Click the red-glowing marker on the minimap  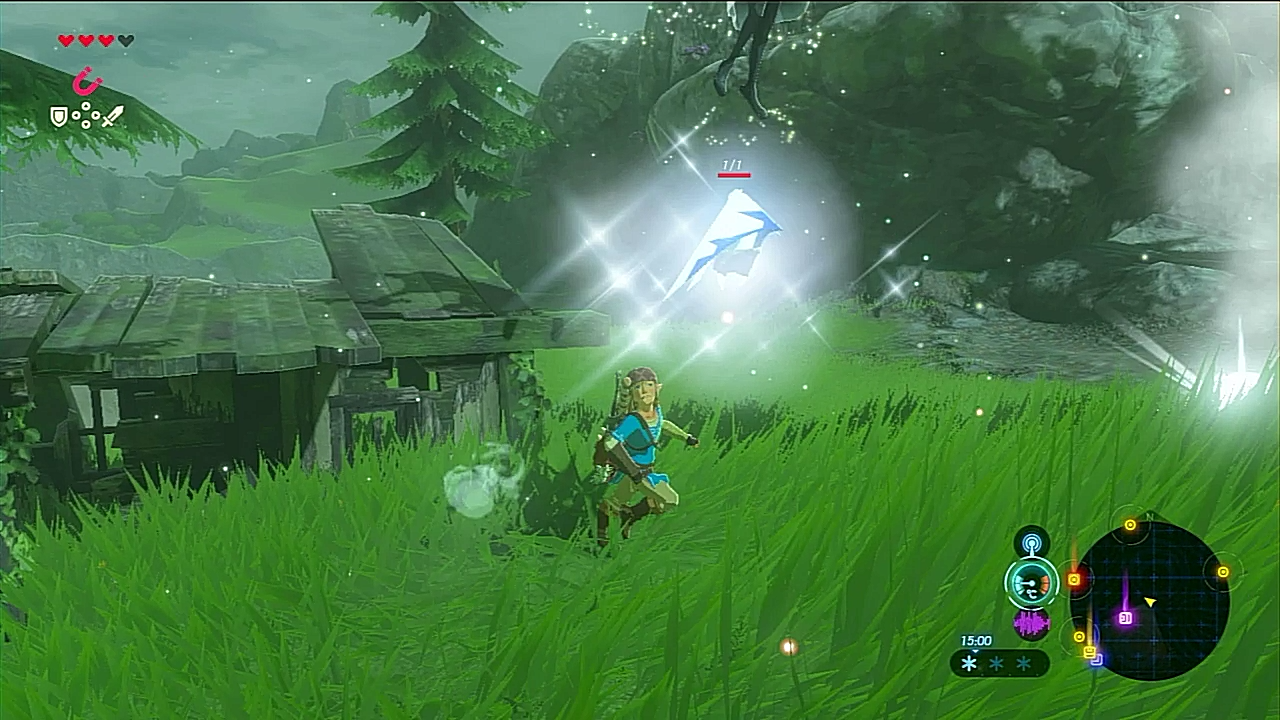pos(1074,579)
